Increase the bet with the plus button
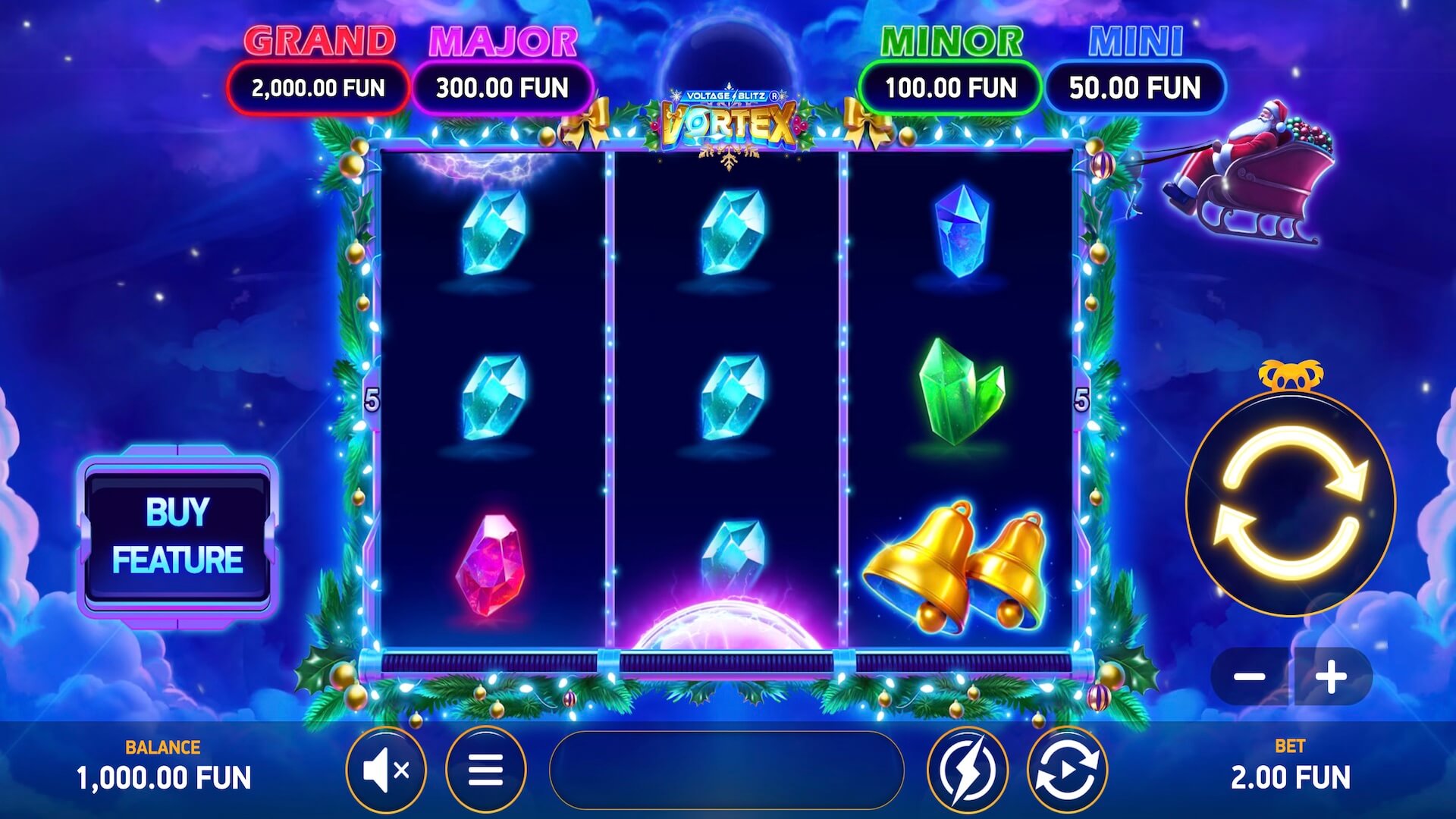 1331,676
